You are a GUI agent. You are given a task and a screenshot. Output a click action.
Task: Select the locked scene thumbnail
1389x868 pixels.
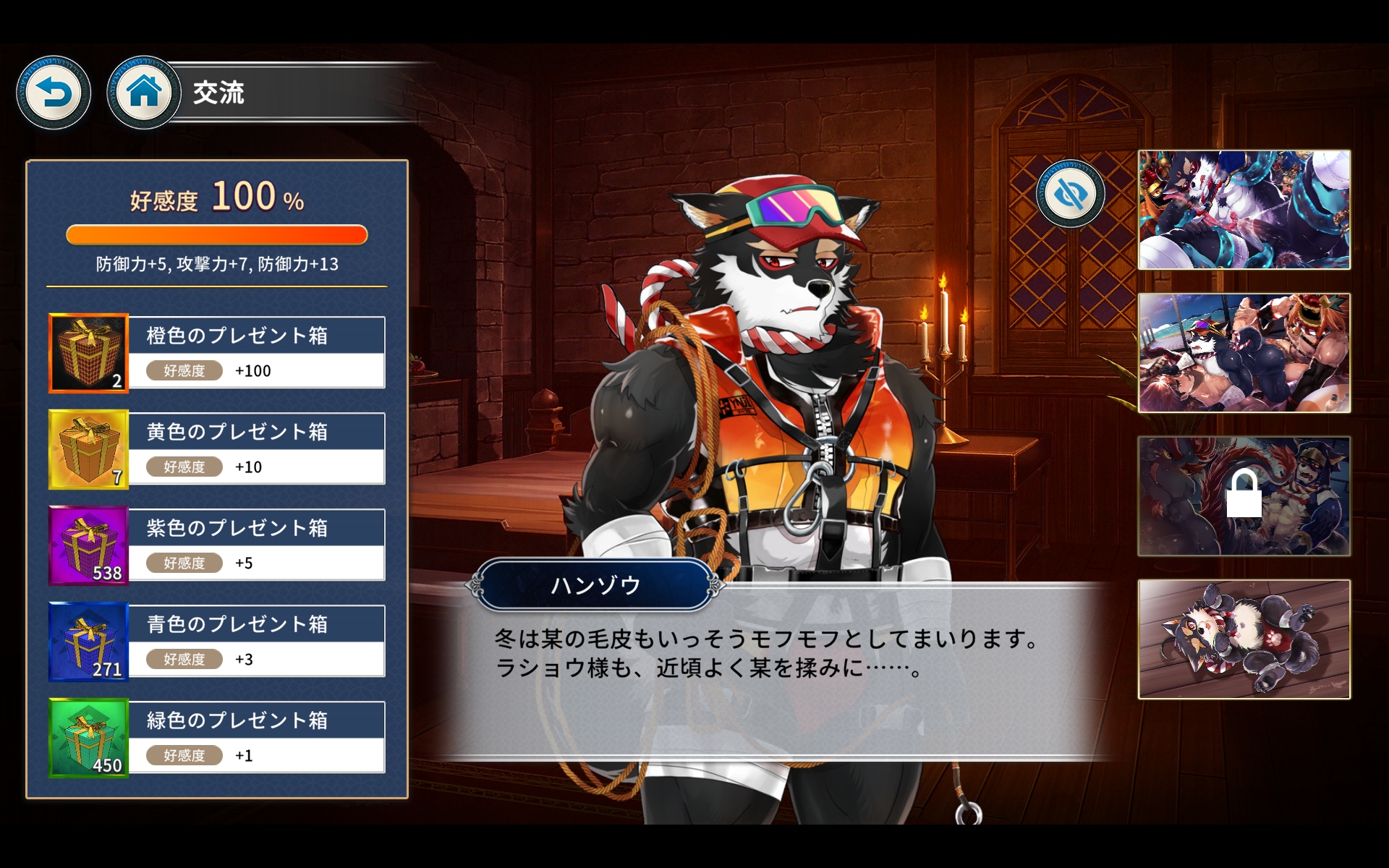click(1244, 496)
